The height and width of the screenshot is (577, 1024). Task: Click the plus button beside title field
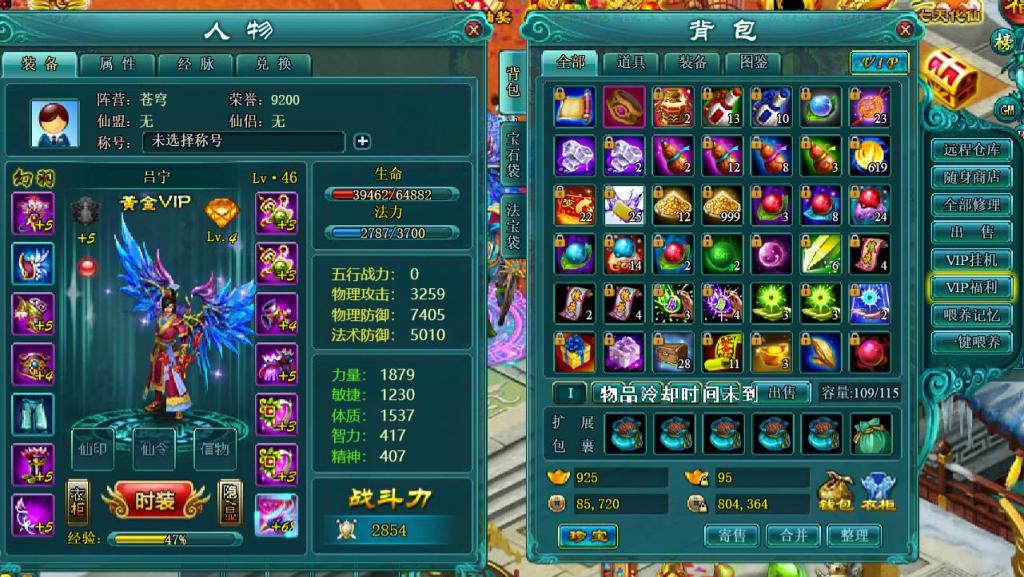tap(362, 142)
